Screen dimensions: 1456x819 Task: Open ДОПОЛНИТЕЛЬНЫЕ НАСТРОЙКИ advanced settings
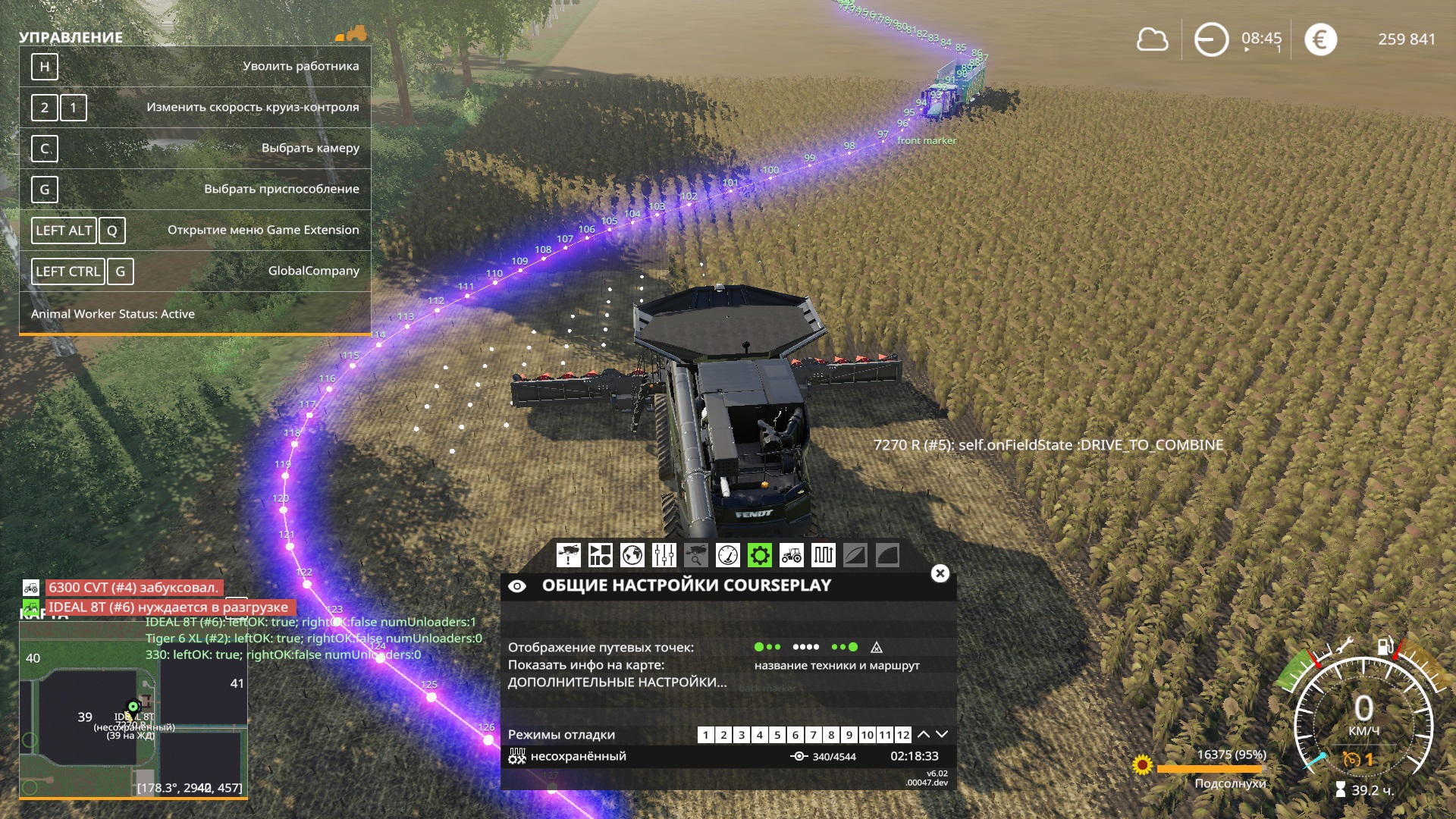[617, 682]
